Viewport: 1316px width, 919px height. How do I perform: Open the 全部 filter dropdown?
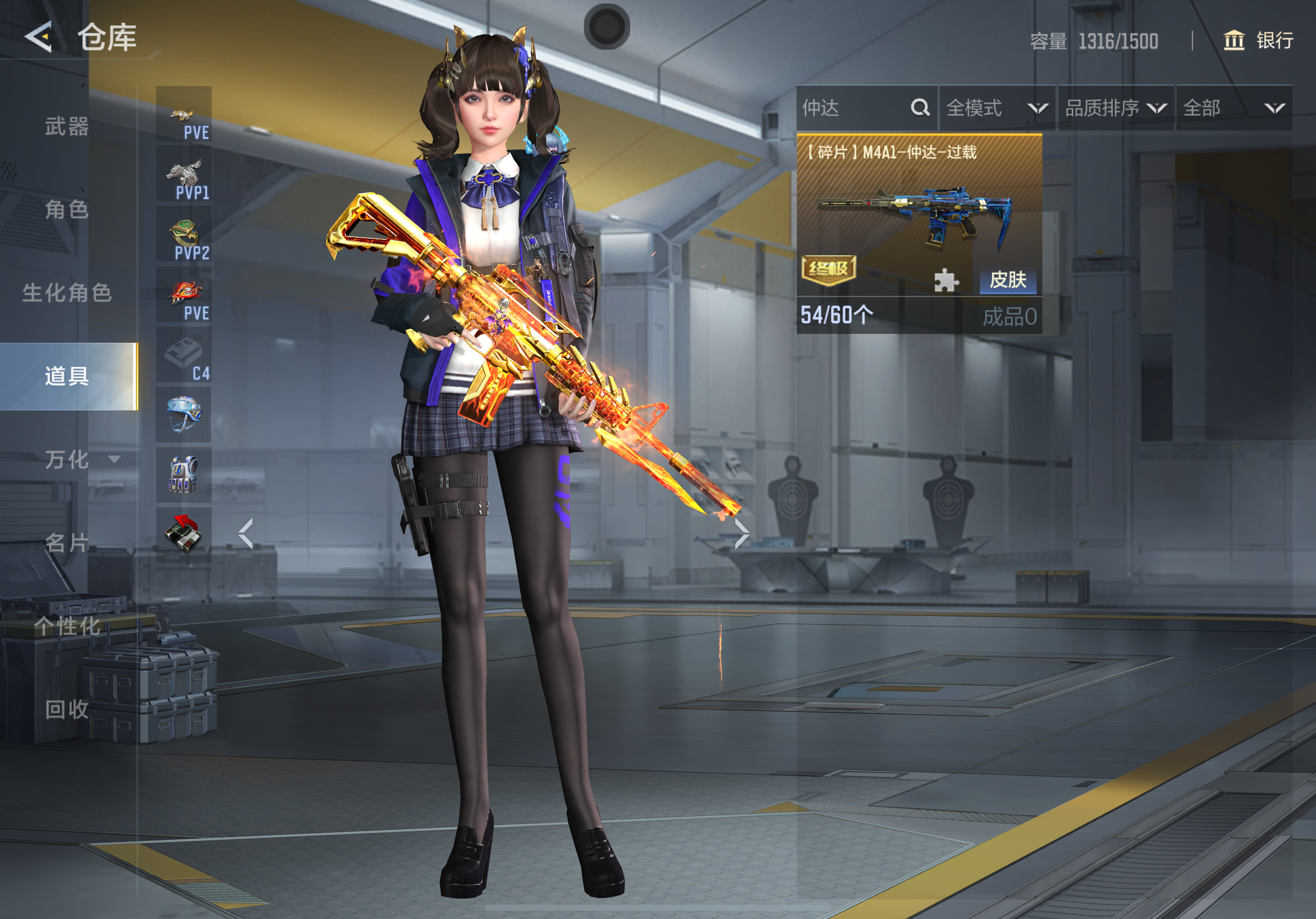pyautogui.click(x=1233, y=109)
